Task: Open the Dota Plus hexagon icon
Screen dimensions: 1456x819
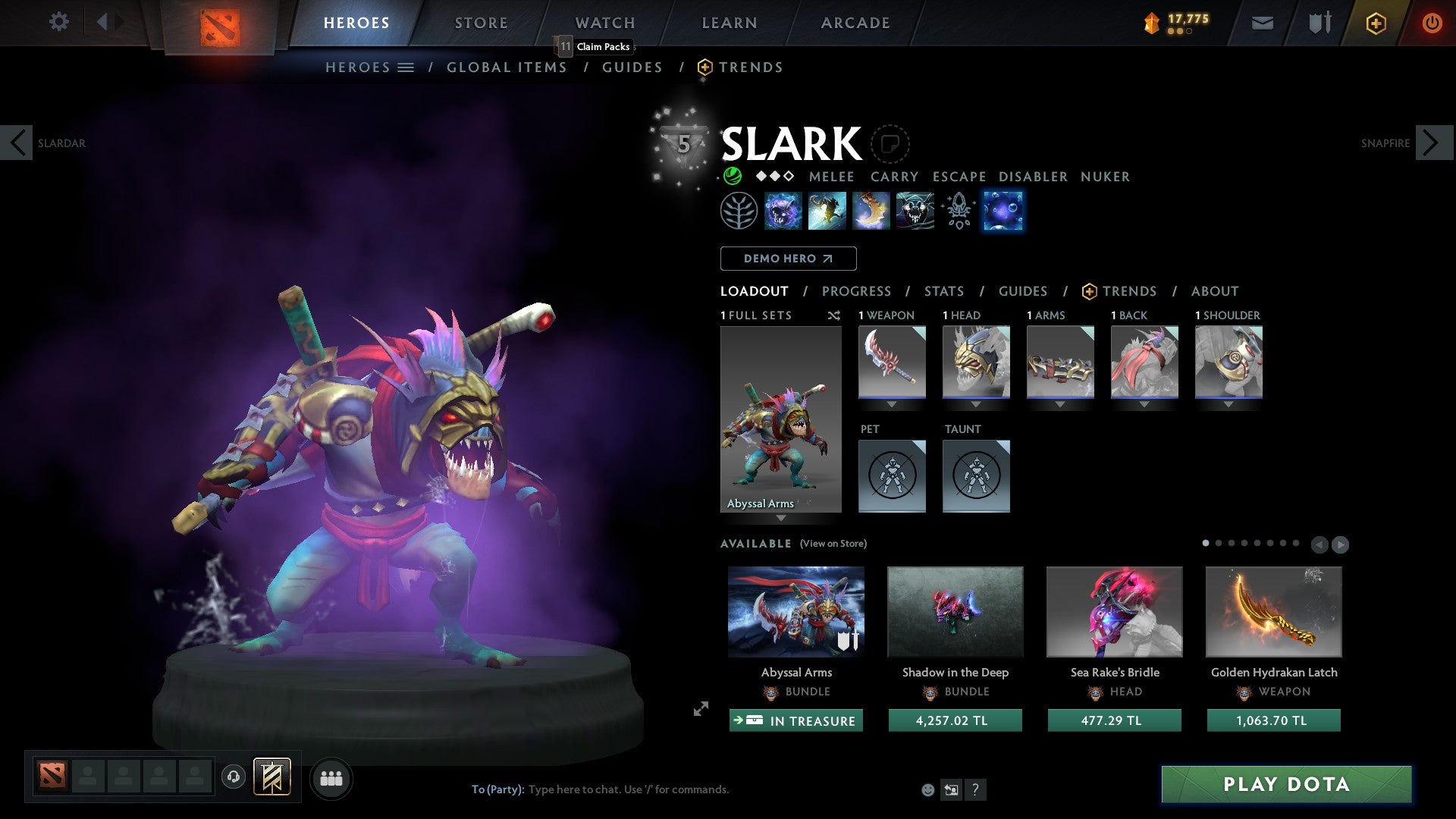Action: coord(1376,23)
